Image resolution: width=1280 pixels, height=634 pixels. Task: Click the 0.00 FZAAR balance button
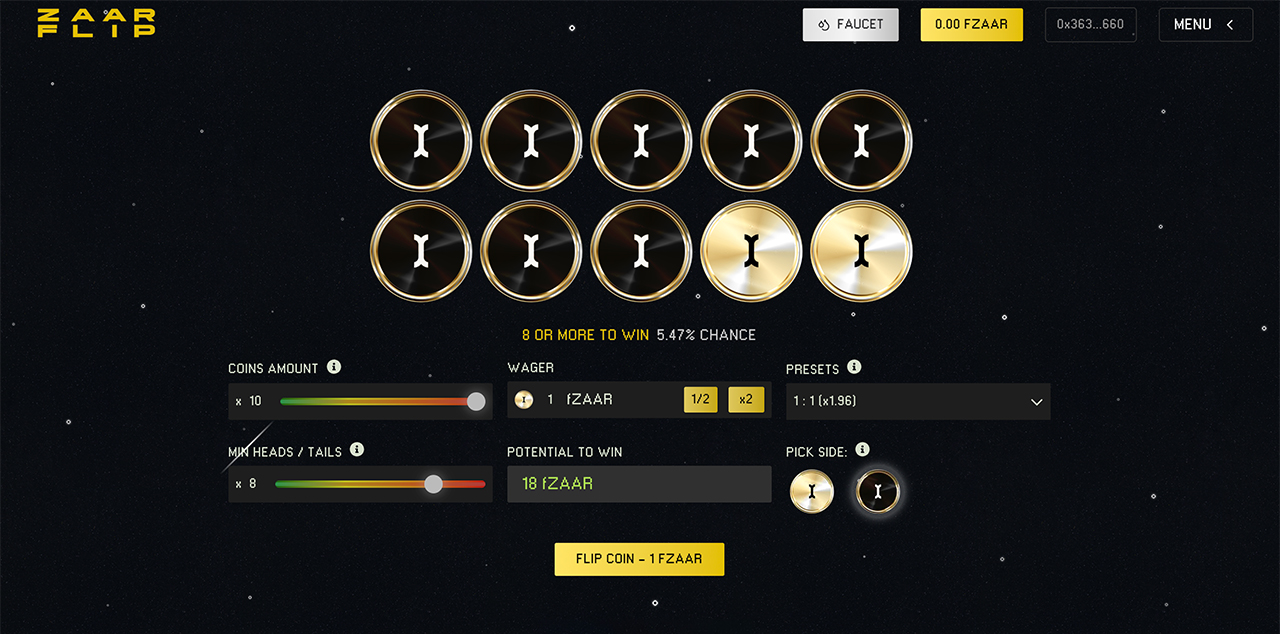pyautogui.click(x=971, y=25)
